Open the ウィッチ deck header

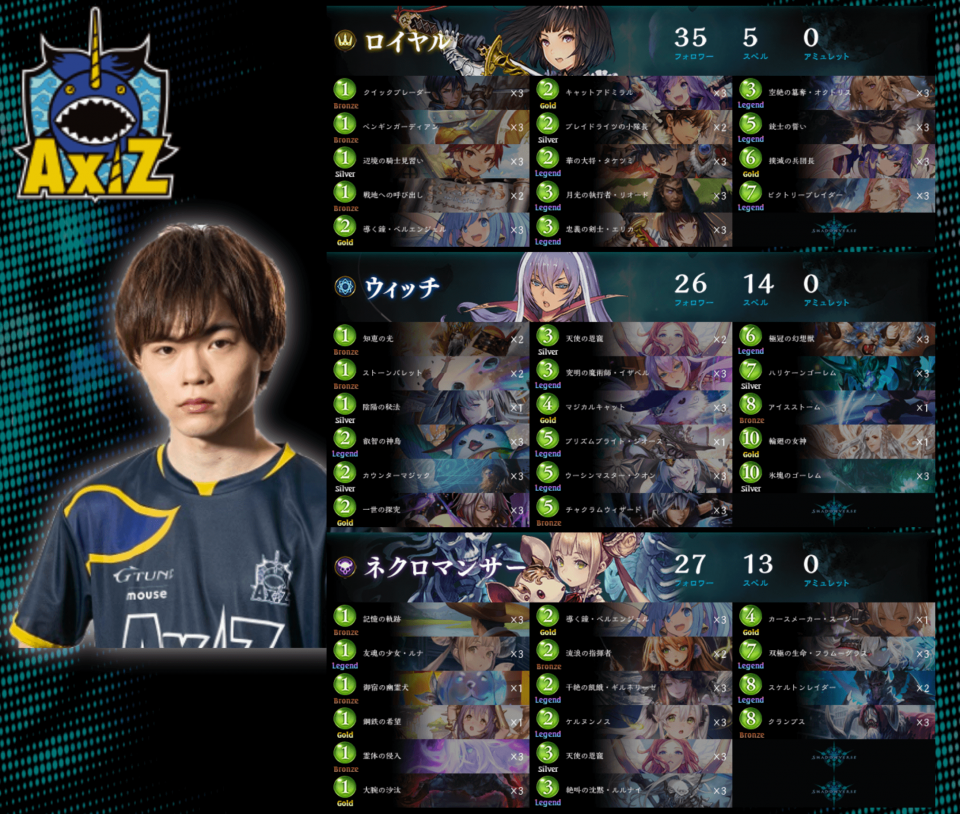(400, 288)
